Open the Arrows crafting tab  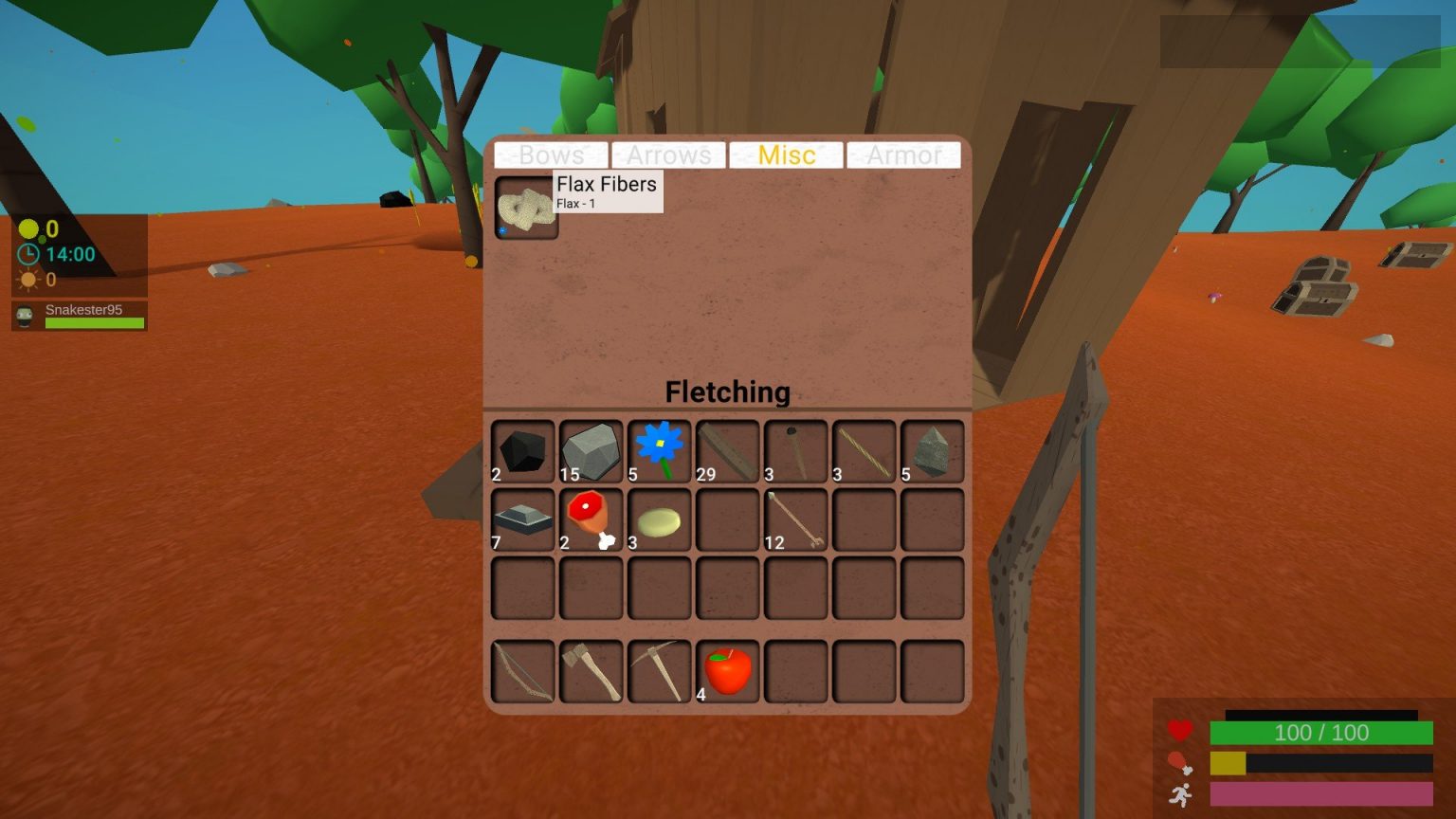[x=668, y=155]
